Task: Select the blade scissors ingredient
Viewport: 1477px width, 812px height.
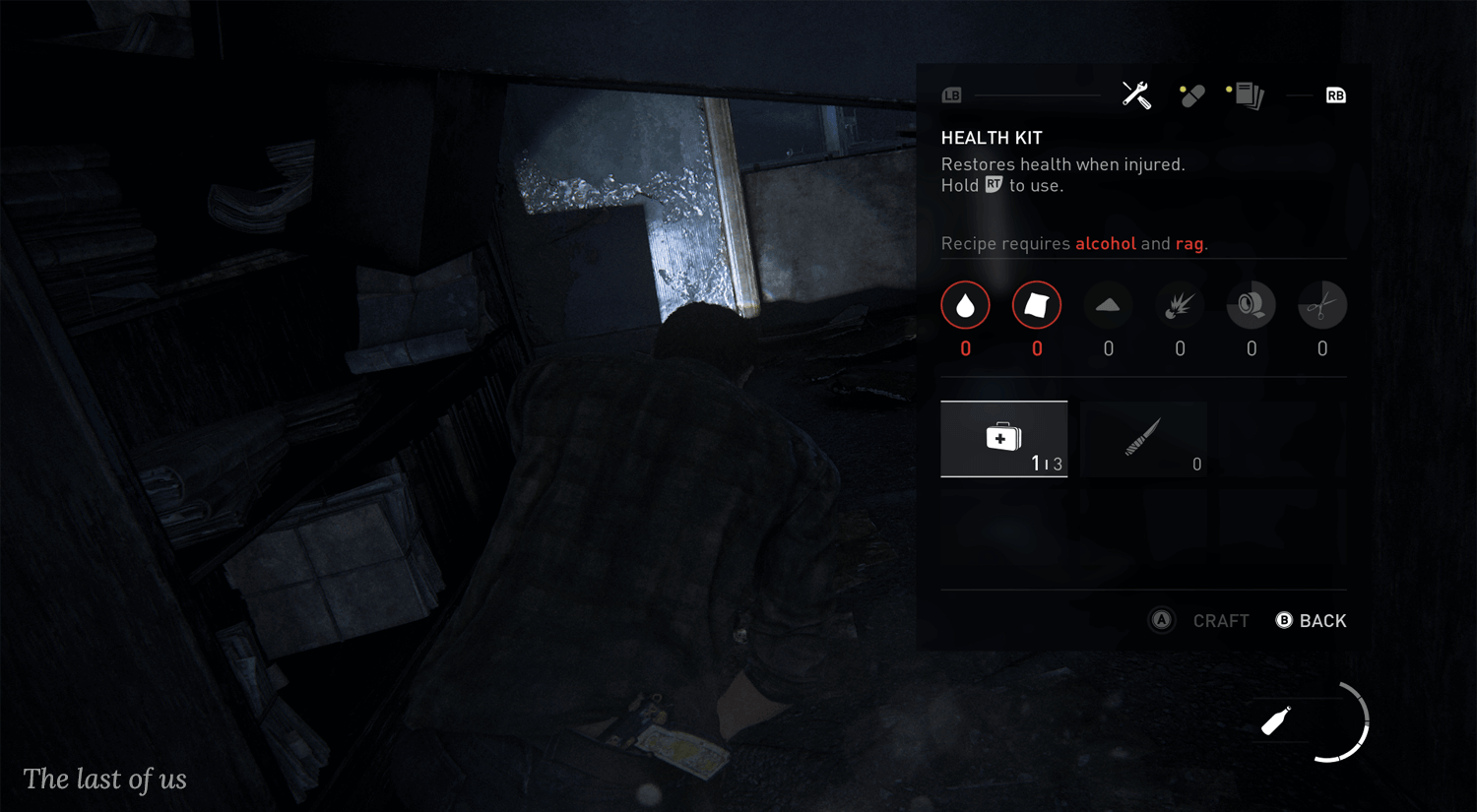Action: coord(1321,306)
